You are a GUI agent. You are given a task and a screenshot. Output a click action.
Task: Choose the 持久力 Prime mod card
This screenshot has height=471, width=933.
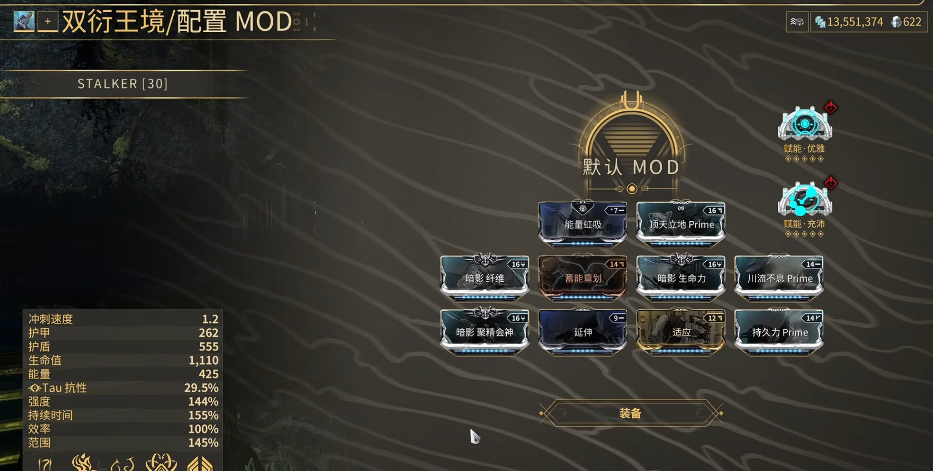click(778, 331)
